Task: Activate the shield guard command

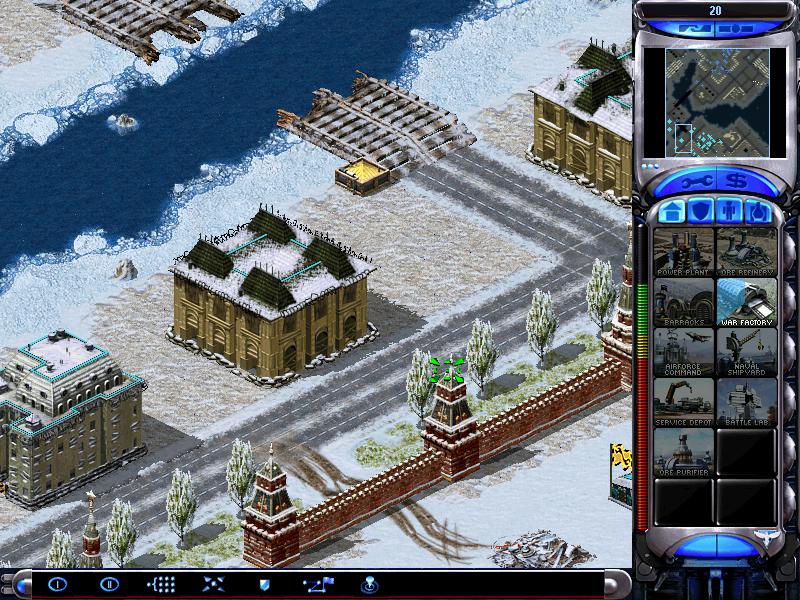Action: click(264, 584)
